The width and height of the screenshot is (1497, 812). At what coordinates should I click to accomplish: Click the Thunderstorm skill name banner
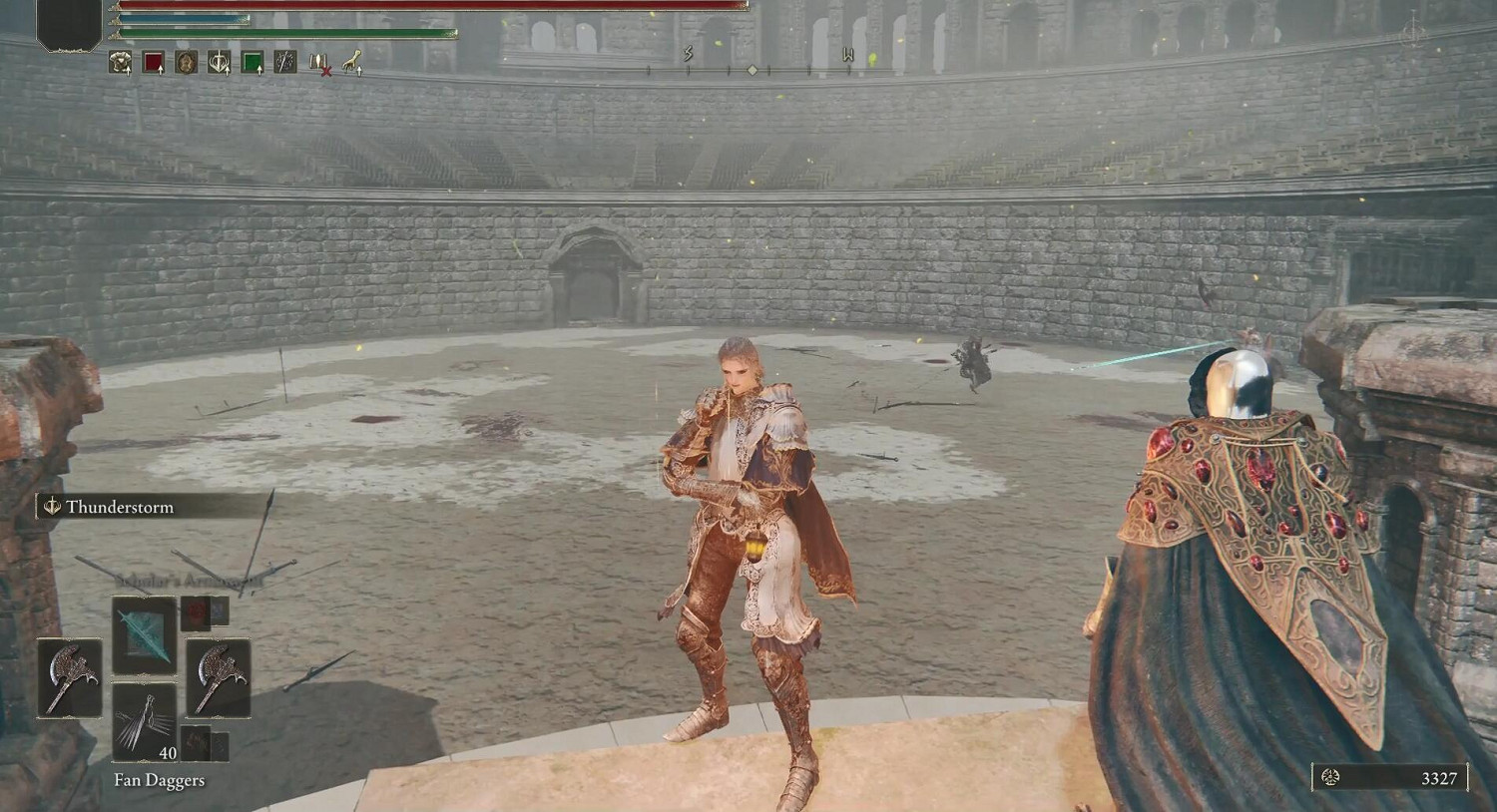(x=120, y=507)
